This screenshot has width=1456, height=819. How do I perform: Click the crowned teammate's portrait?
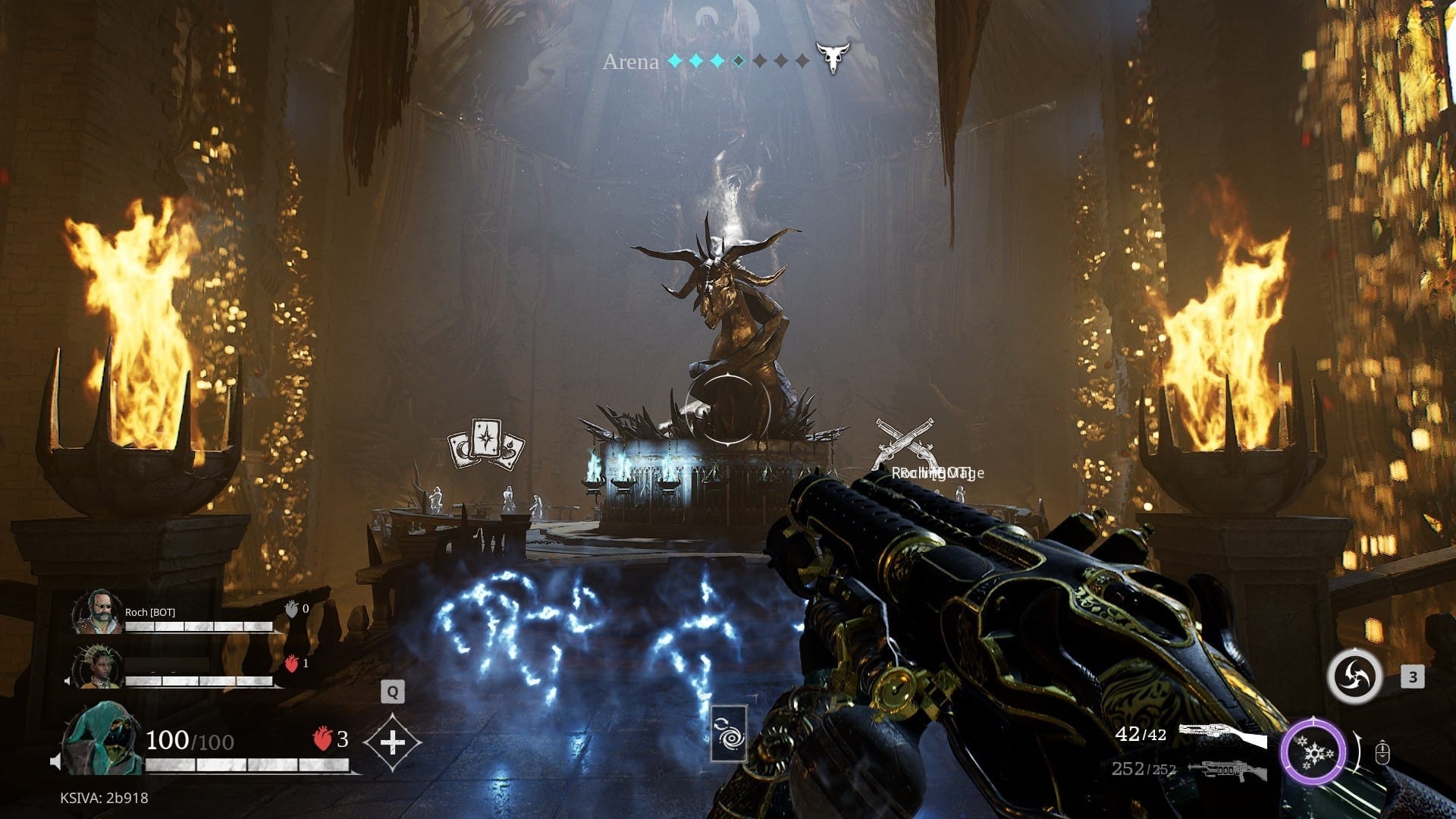(97, 667)
